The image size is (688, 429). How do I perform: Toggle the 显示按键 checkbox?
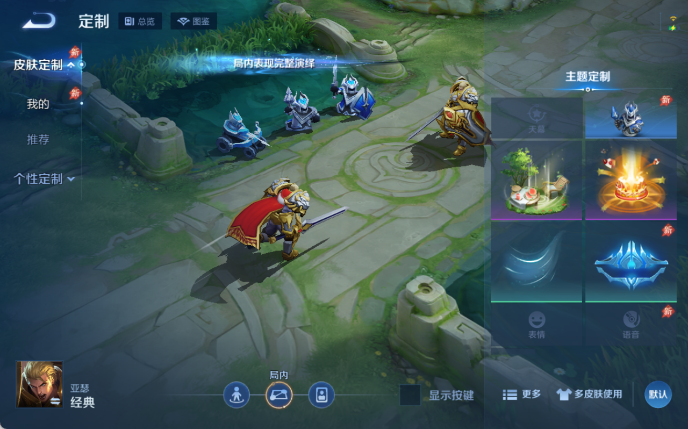pos(410,395)
